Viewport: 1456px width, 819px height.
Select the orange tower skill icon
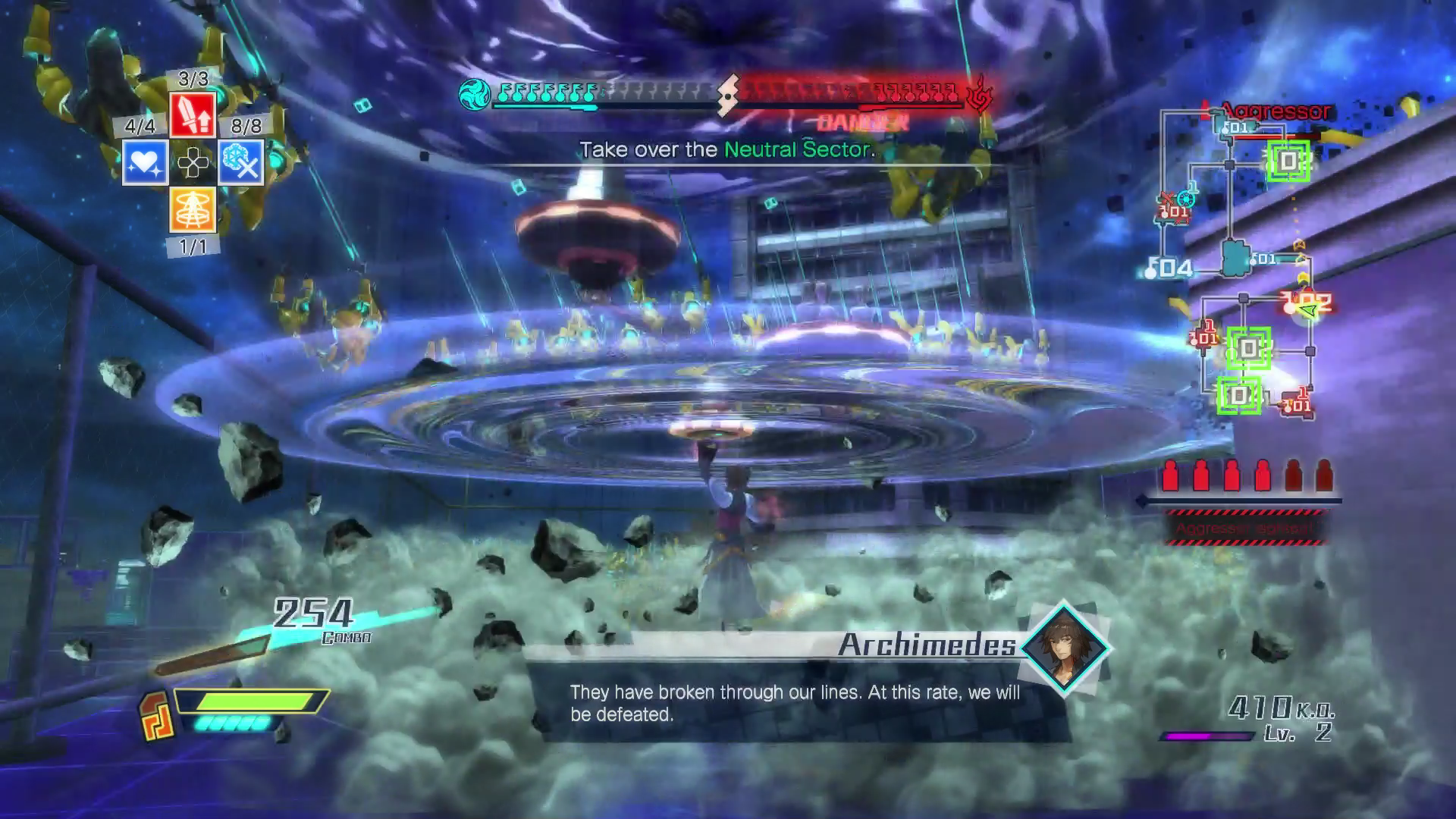(193, 209)
